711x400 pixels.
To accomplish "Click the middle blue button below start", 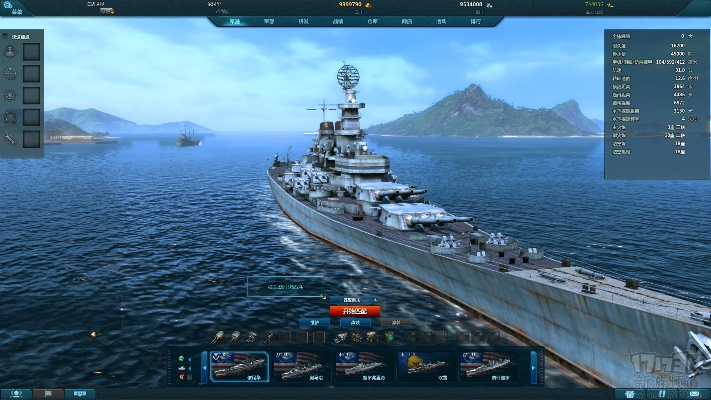I will [x=355, y=323].
